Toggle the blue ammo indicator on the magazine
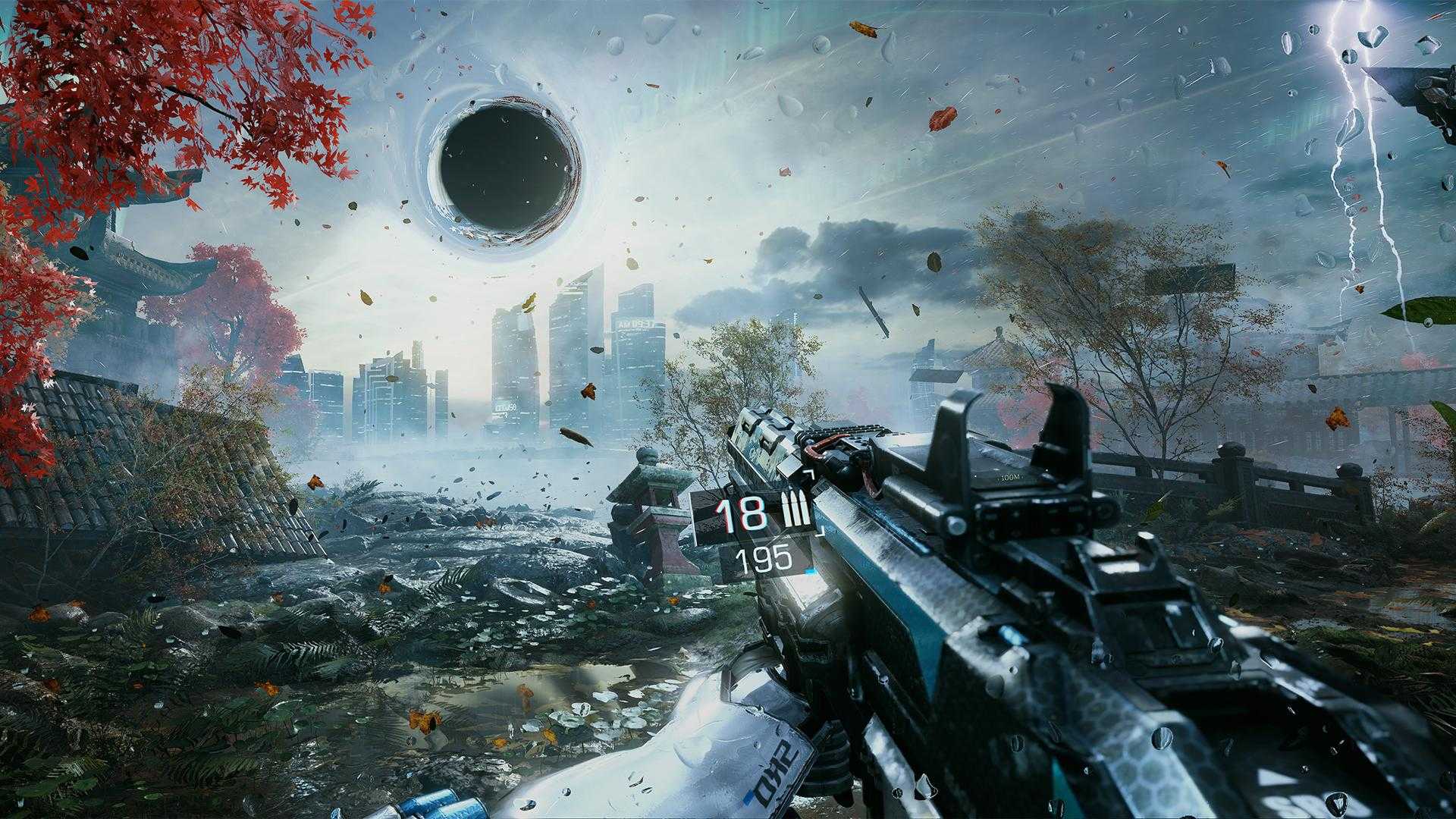The height and width of the screenshot is (819, 1456). [811, 571]
